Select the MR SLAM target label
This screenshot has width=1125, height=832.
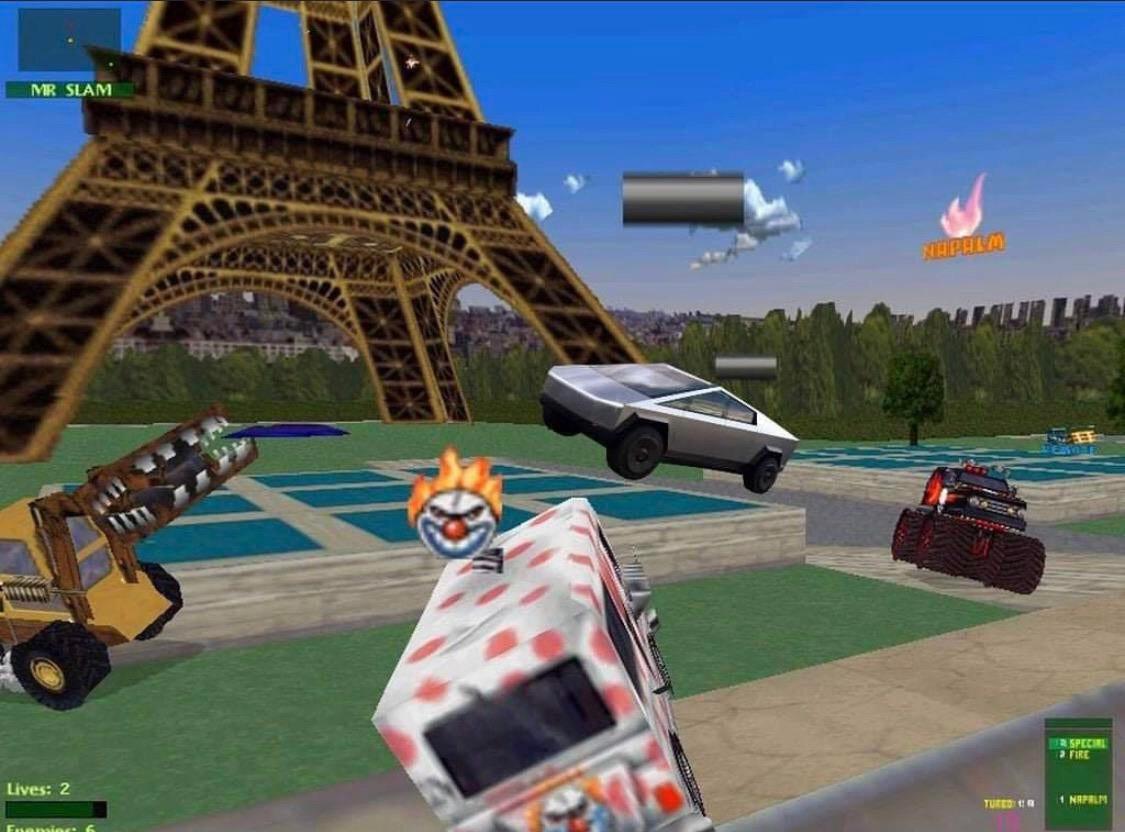coord(69,90)
